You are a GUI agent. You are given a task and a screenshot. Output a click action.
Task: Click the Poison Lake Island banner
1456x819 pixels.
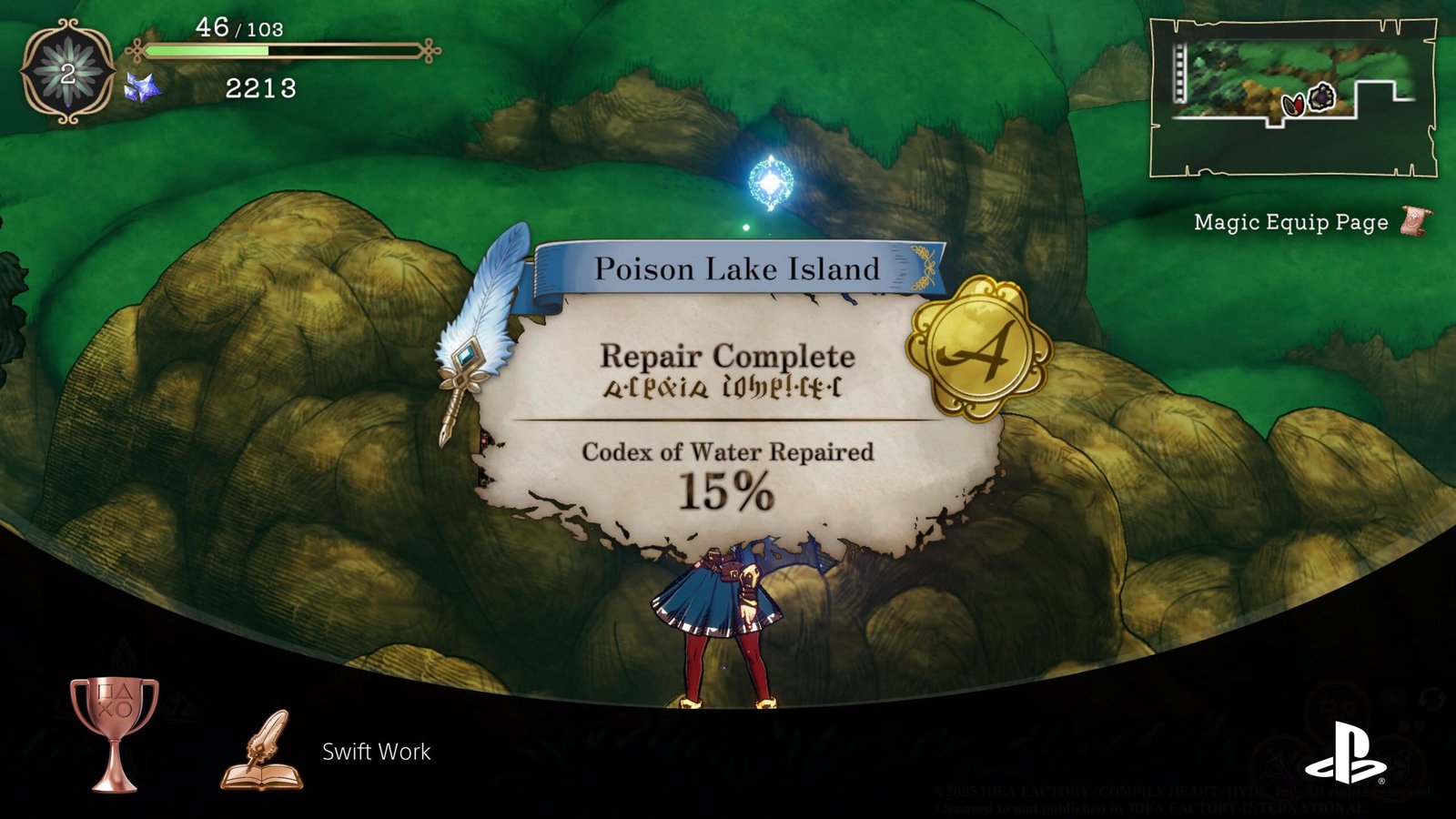coord(736,269)
